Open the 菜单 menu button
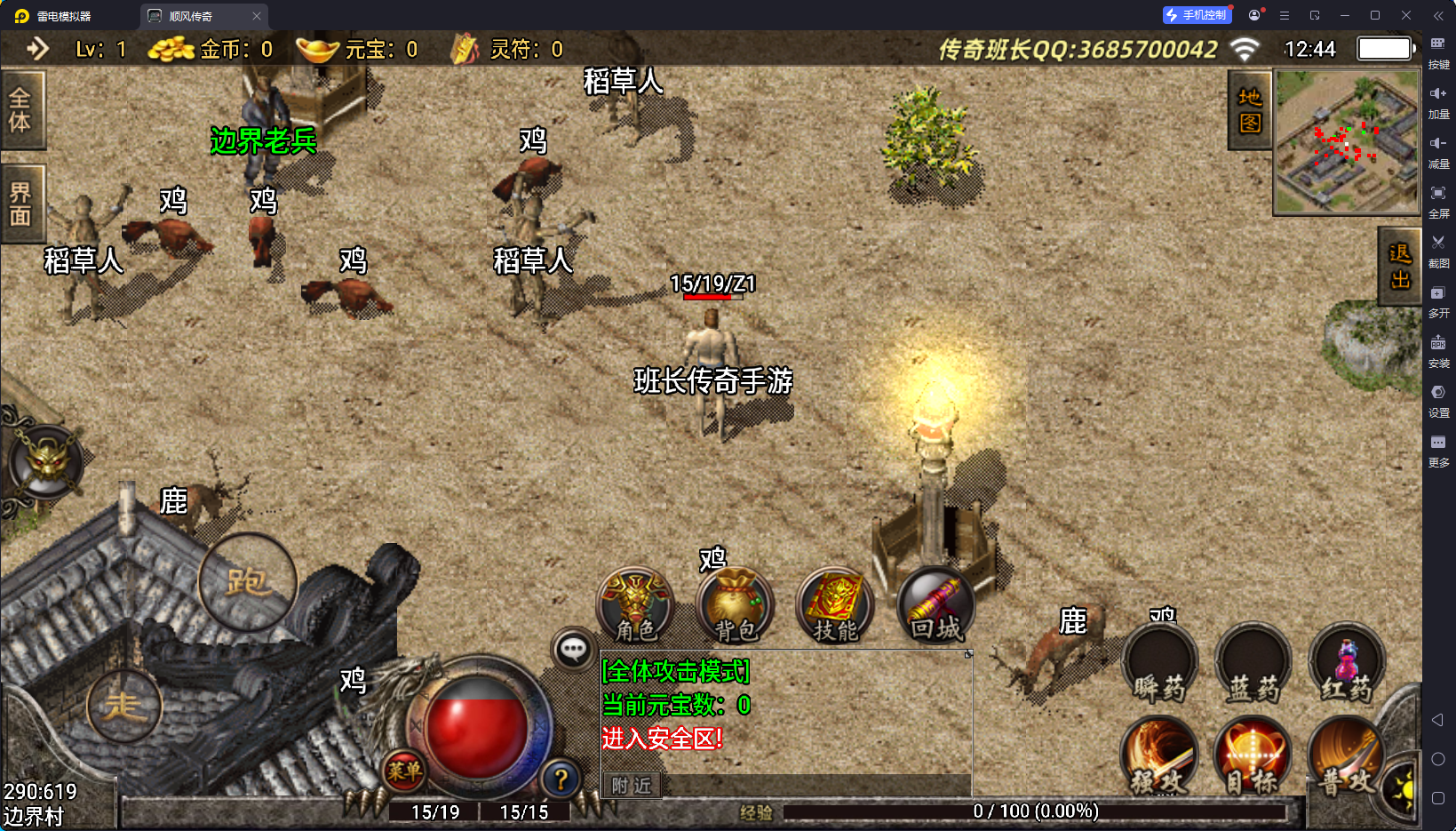The height and width of the screenshot is (831, 1456). click(x=404, y=771)
